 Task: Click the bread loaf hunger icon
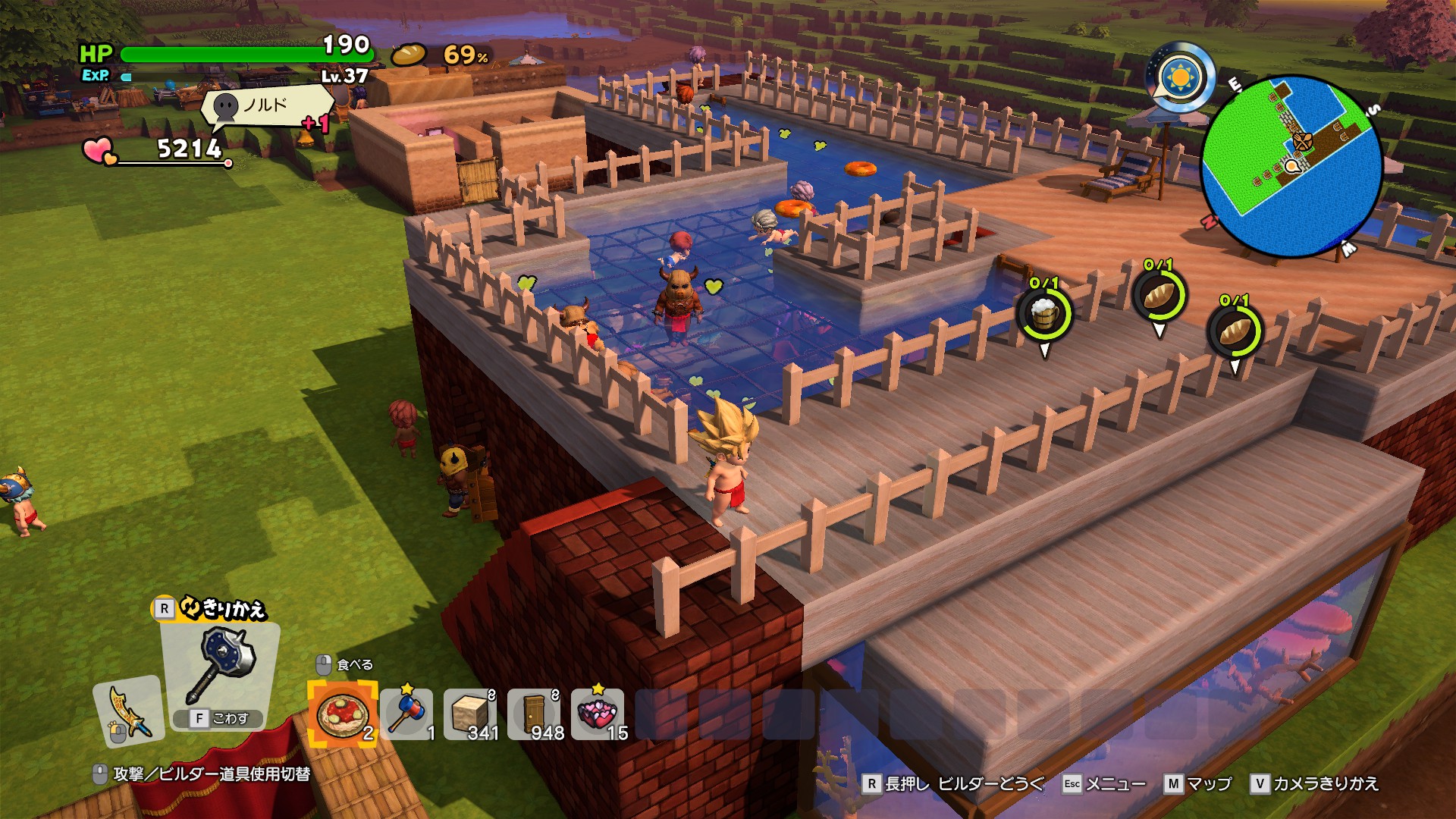[x=409, y=55]
